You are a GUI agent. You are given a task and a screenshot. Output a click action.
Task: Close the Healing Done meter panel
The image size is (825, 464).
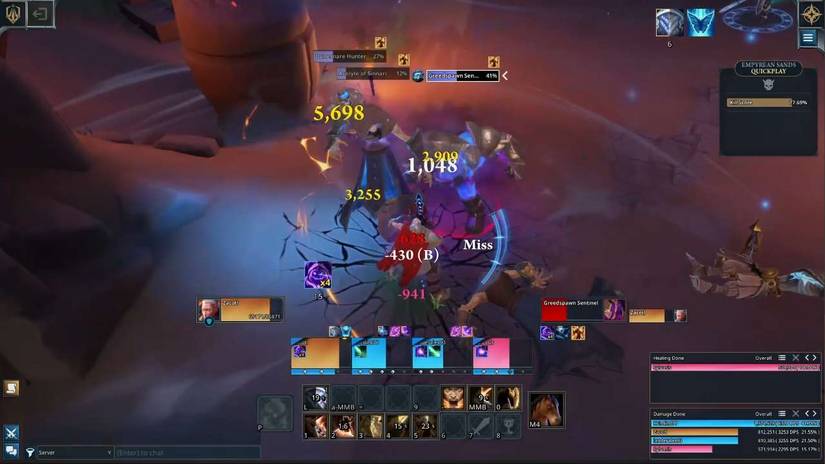pos(796,357)
